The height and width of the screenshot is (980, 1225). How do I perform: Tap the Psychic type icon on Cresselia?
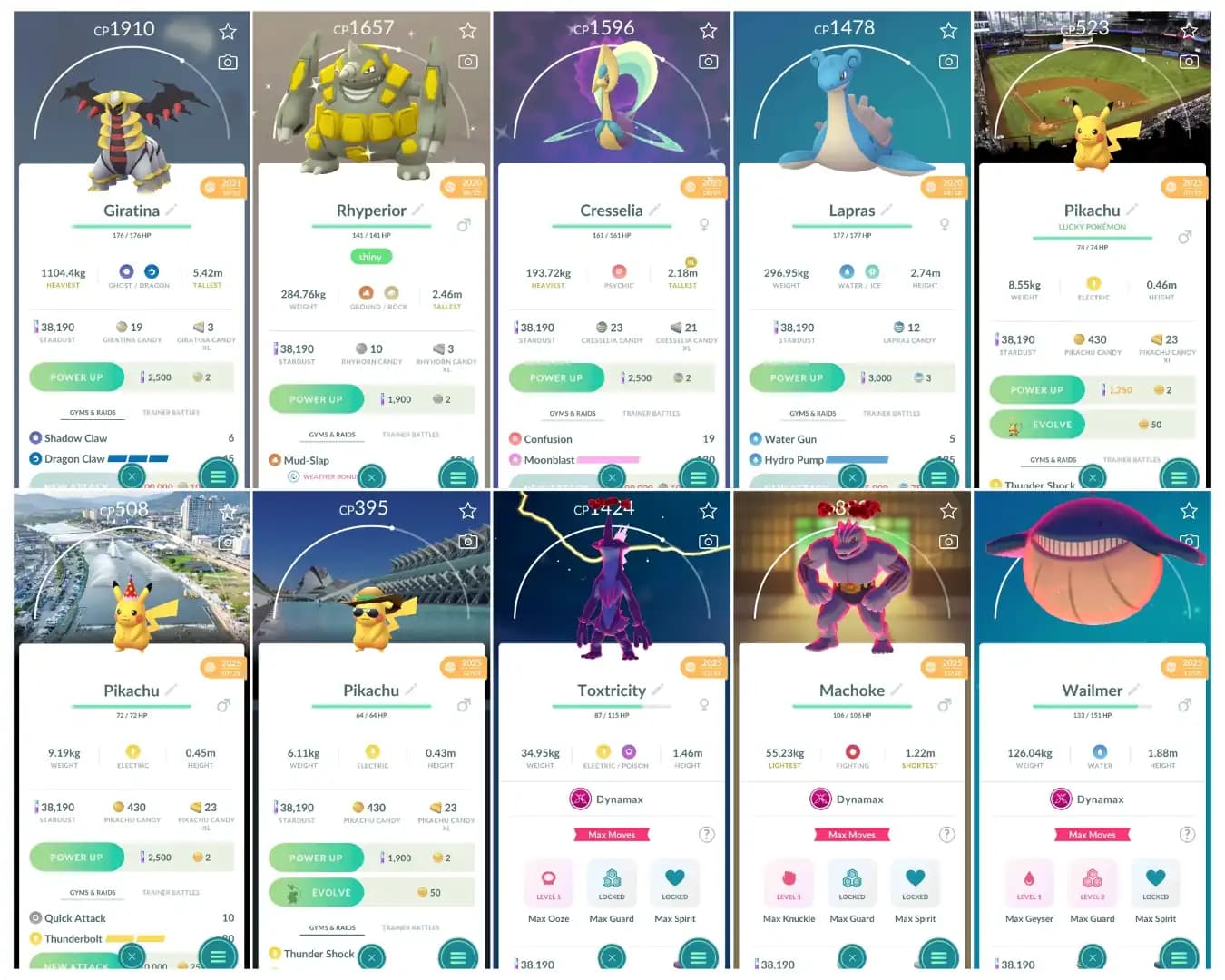(619, 272)
